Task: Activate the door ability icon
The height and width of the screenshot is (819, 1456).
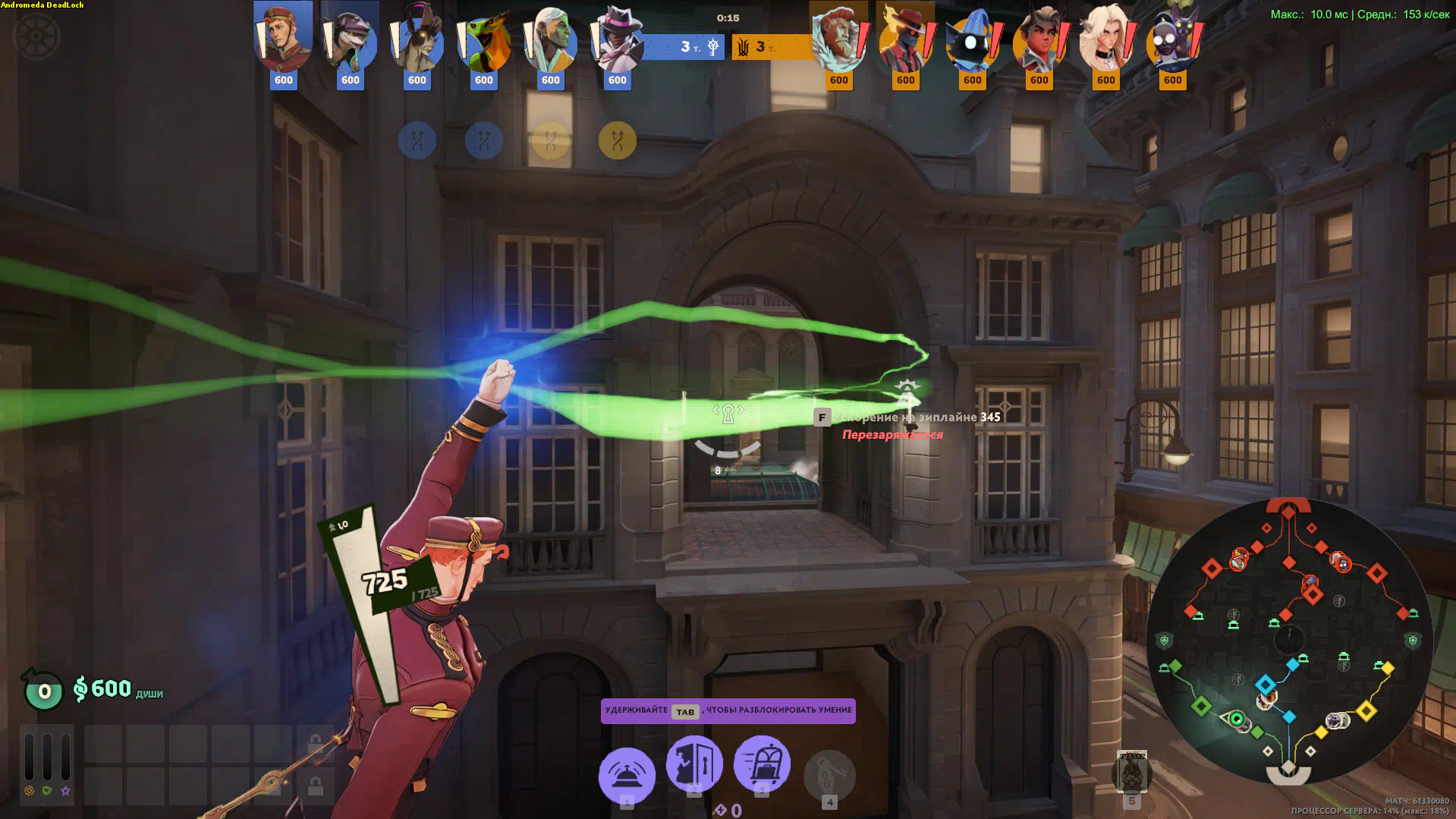Action: point(694,763)
